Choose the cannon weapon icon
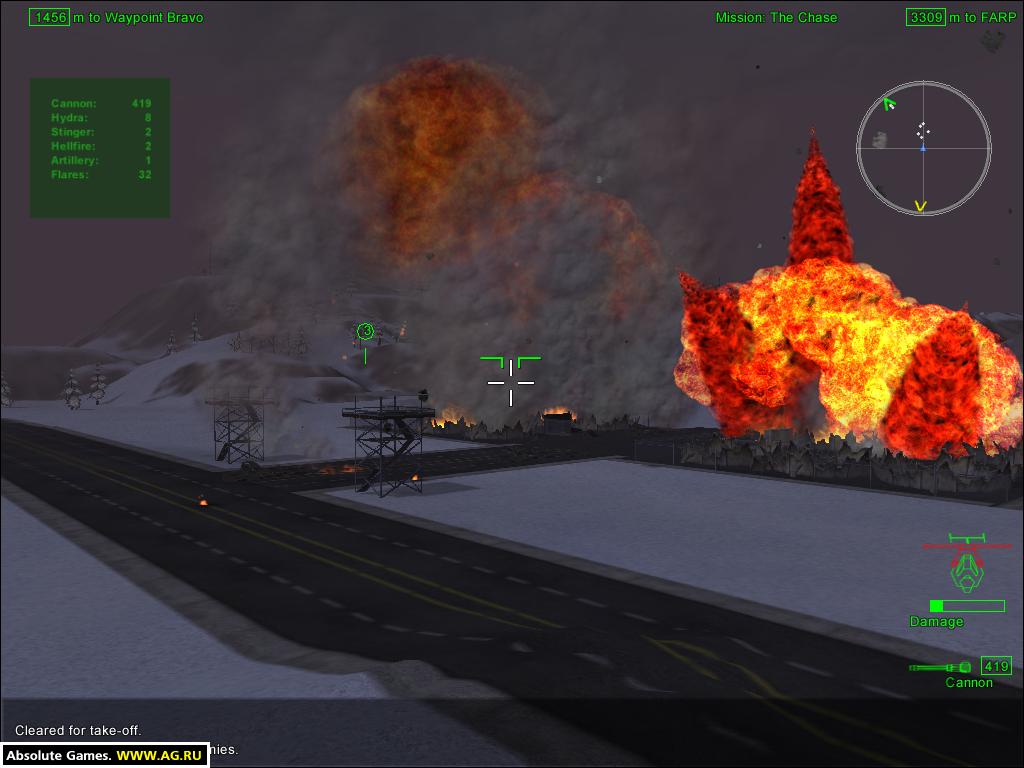1024x768 pixels. pos(940,667)
